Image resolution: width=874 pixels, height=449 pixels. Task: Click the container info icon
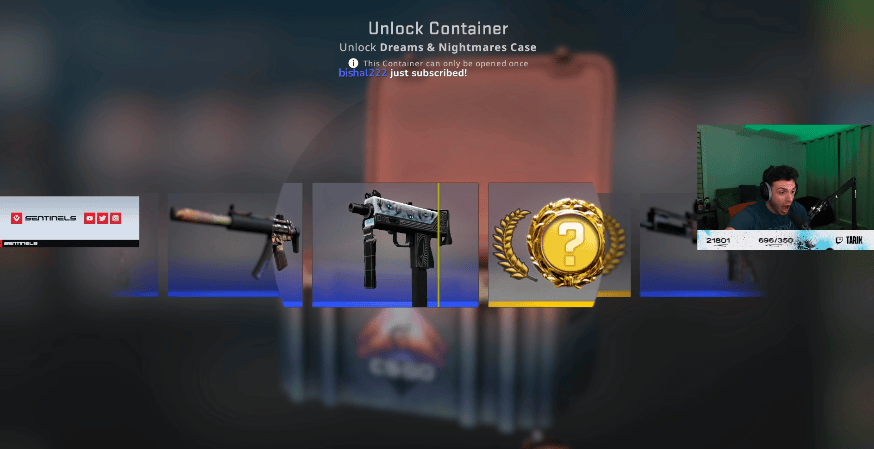(x=353, y=63)
